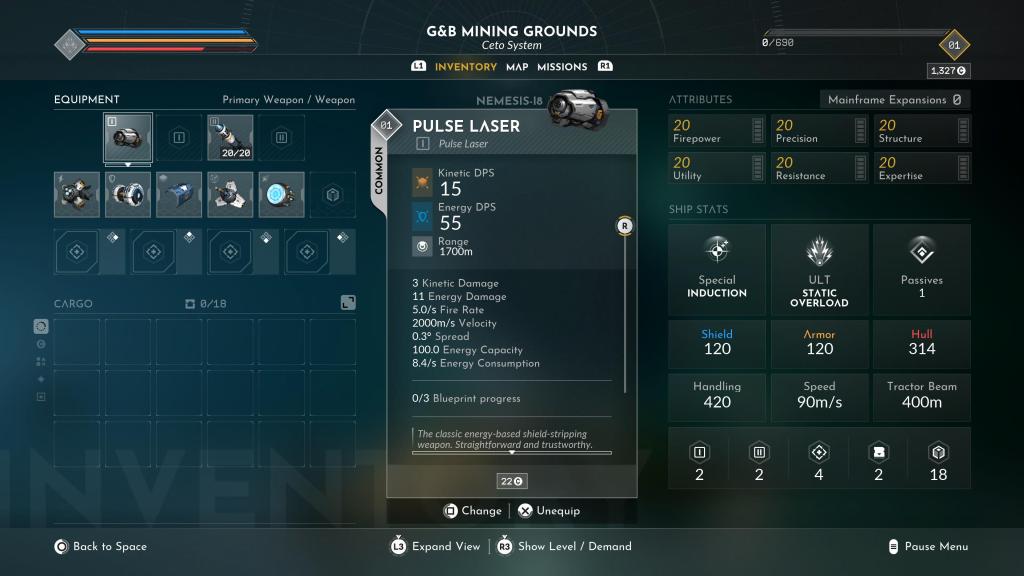This screenshot has width=1024, height=576.
Task: Open the ULT Static Overload tile
Action: pos(819,268)
